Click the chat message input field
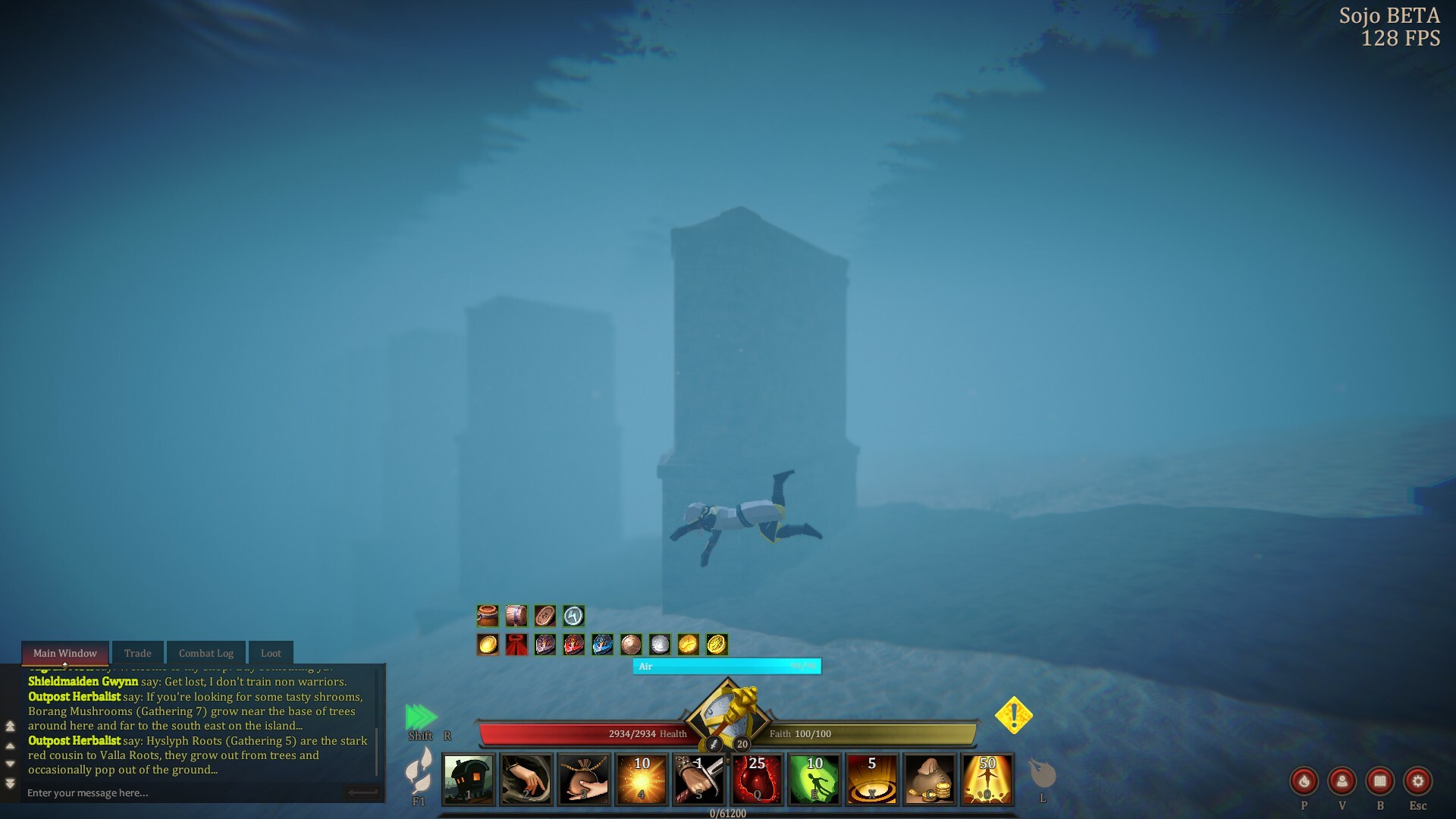The width and height of the screenshot is (1456, 819). pyautogui.click(x=174, y=792)
